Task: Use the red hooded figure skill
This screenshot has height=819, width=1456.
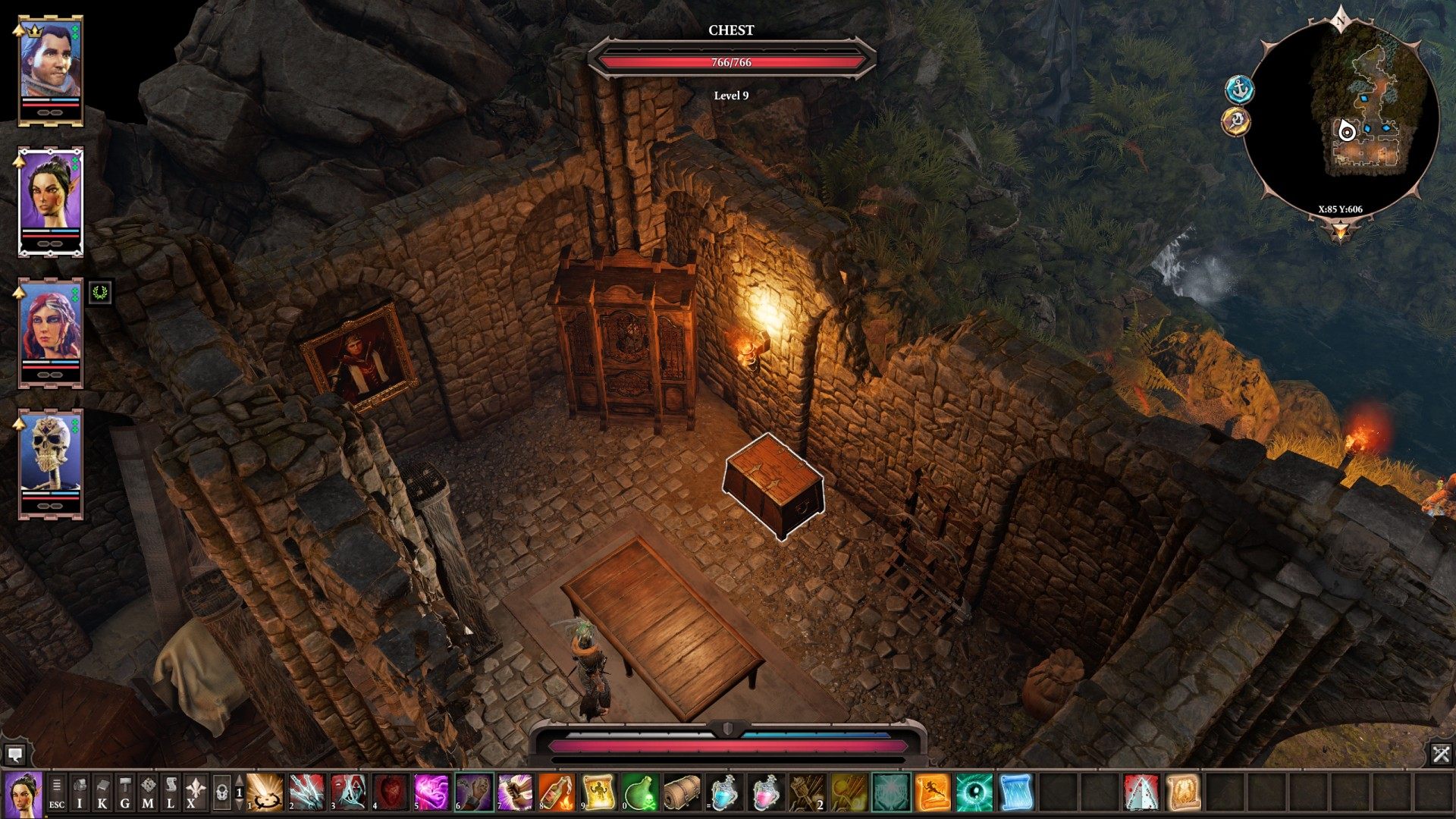Action: (x=349, y=793)
